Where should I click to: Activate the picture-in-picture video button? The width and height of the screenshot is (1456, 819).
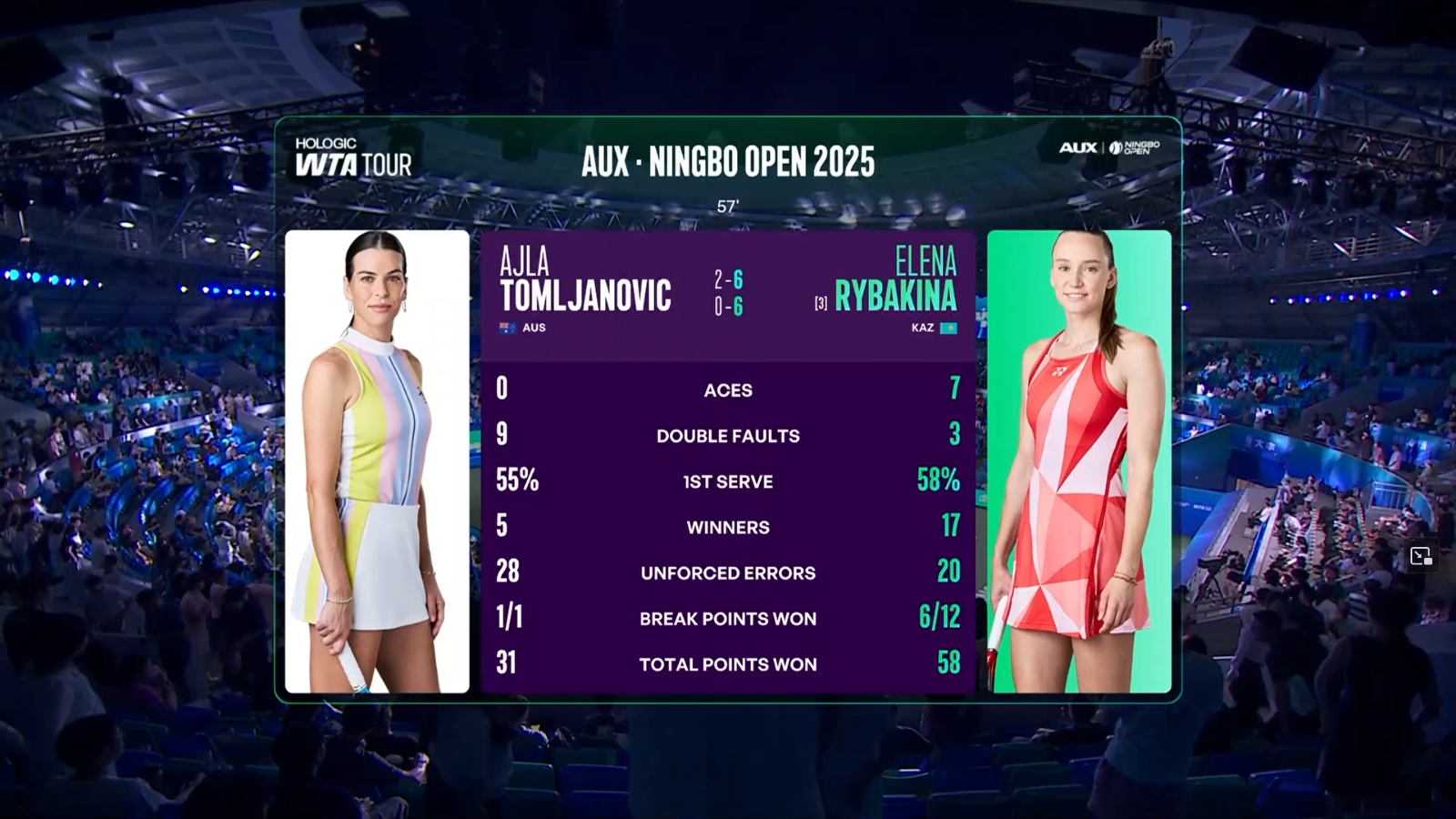[x=1421, y=556]
